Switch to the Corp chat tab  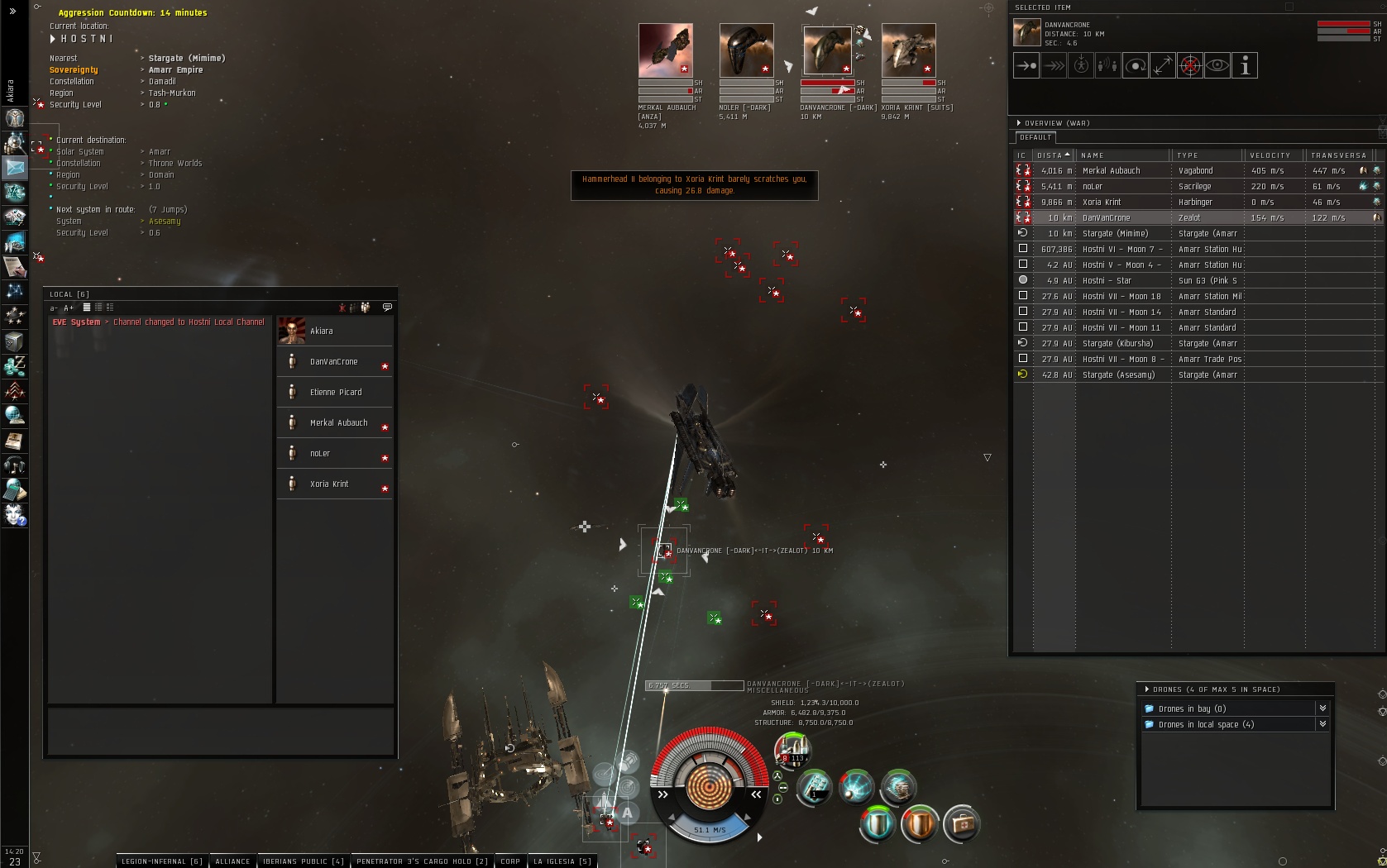[510, 861]
